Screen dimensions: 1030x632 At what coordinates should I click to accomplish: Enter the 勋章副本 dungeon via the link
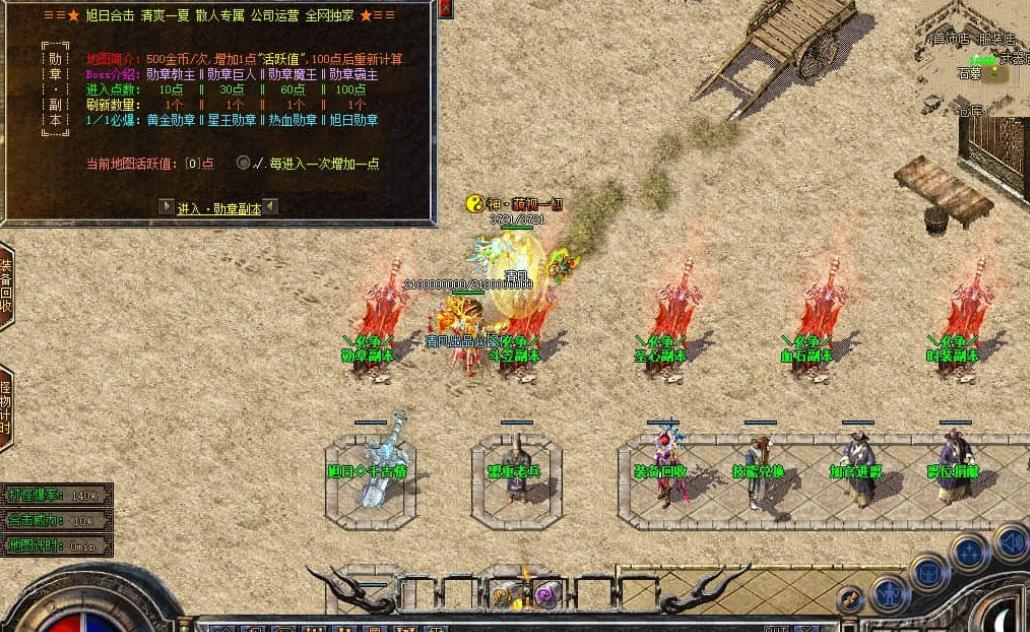point(219,208)
